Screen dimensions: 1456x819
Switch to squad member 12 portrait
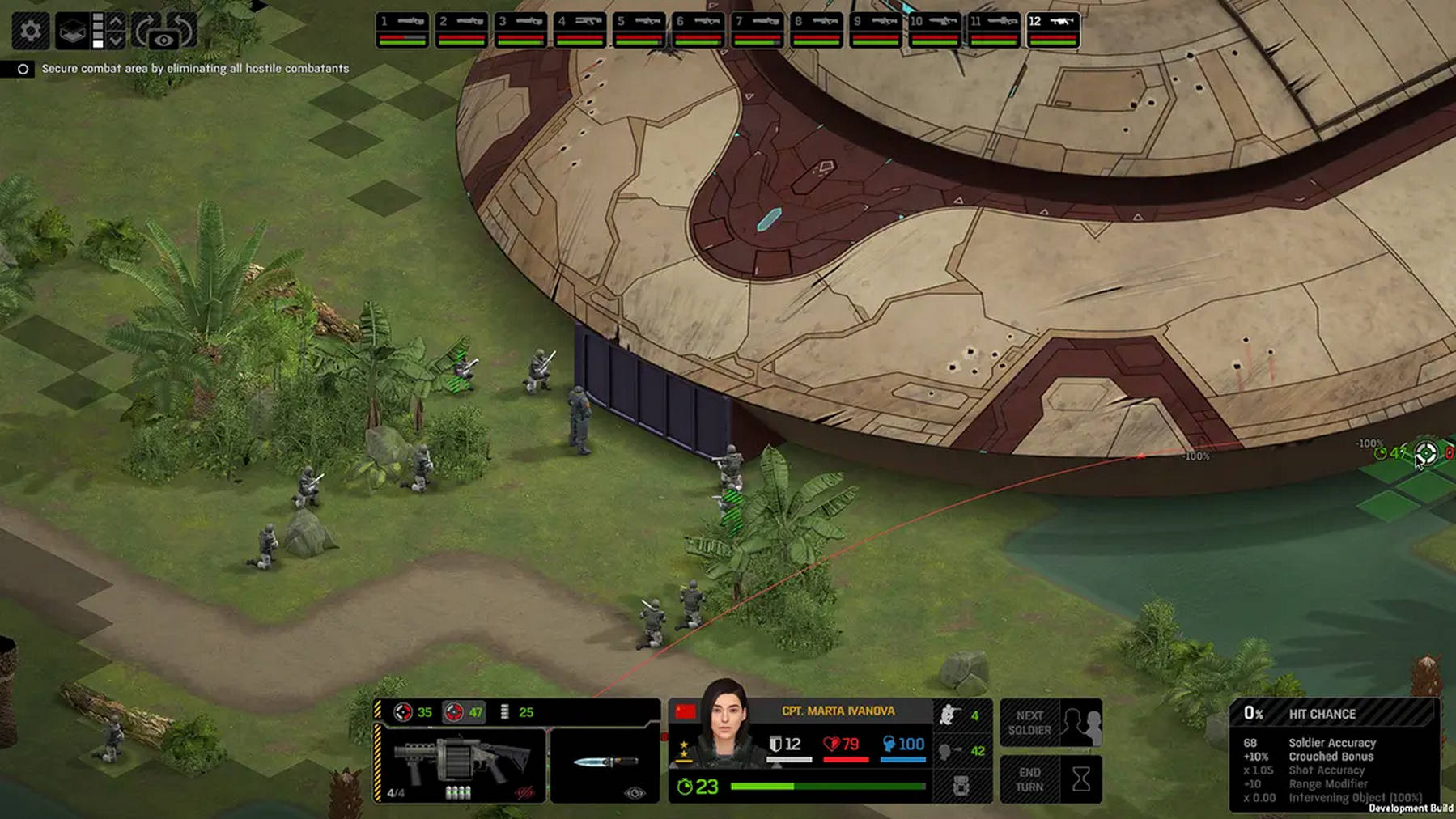pos(1052,26)
